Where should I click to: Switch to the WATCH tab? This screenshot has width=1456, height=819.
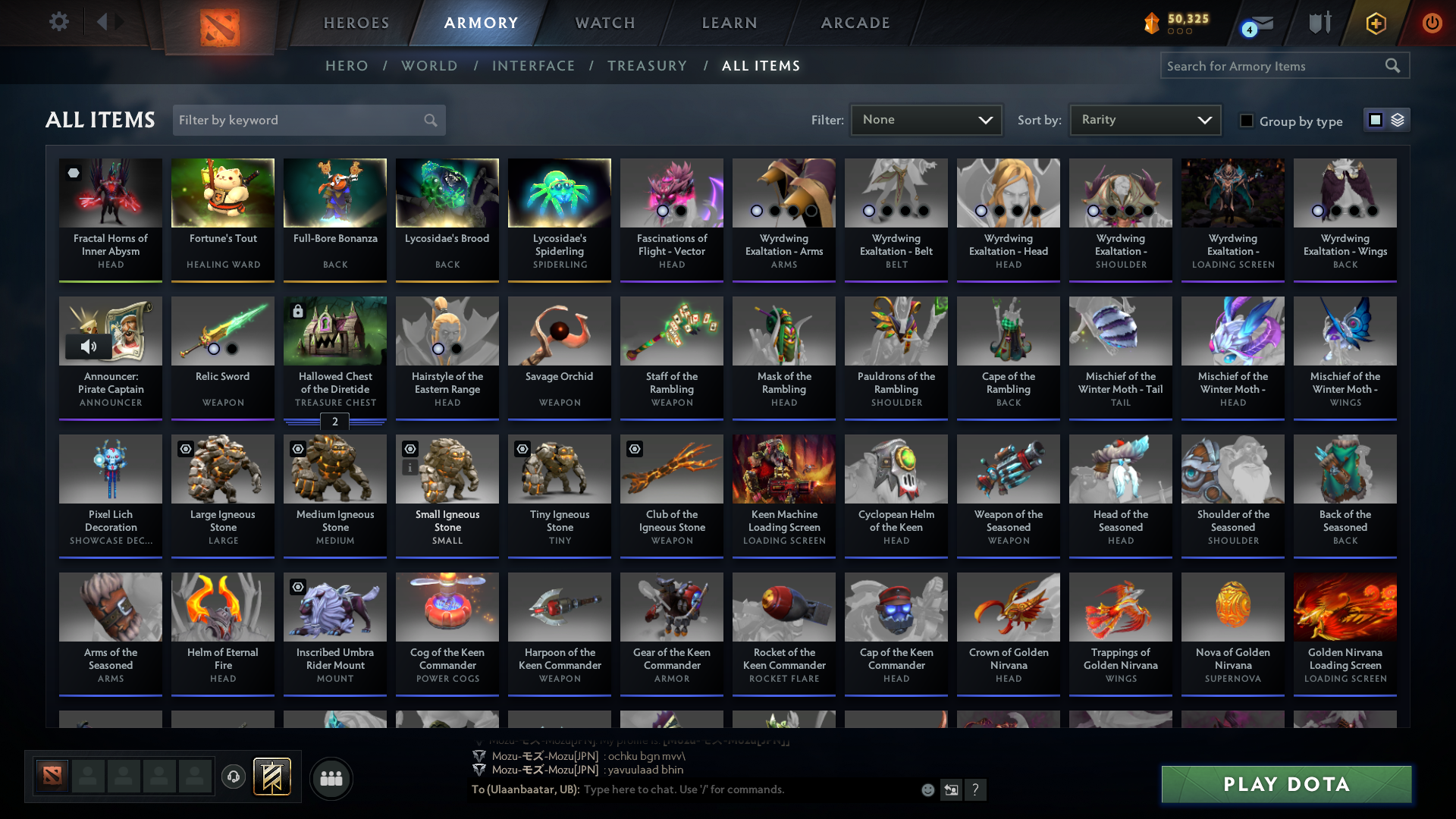pos(604,23)
